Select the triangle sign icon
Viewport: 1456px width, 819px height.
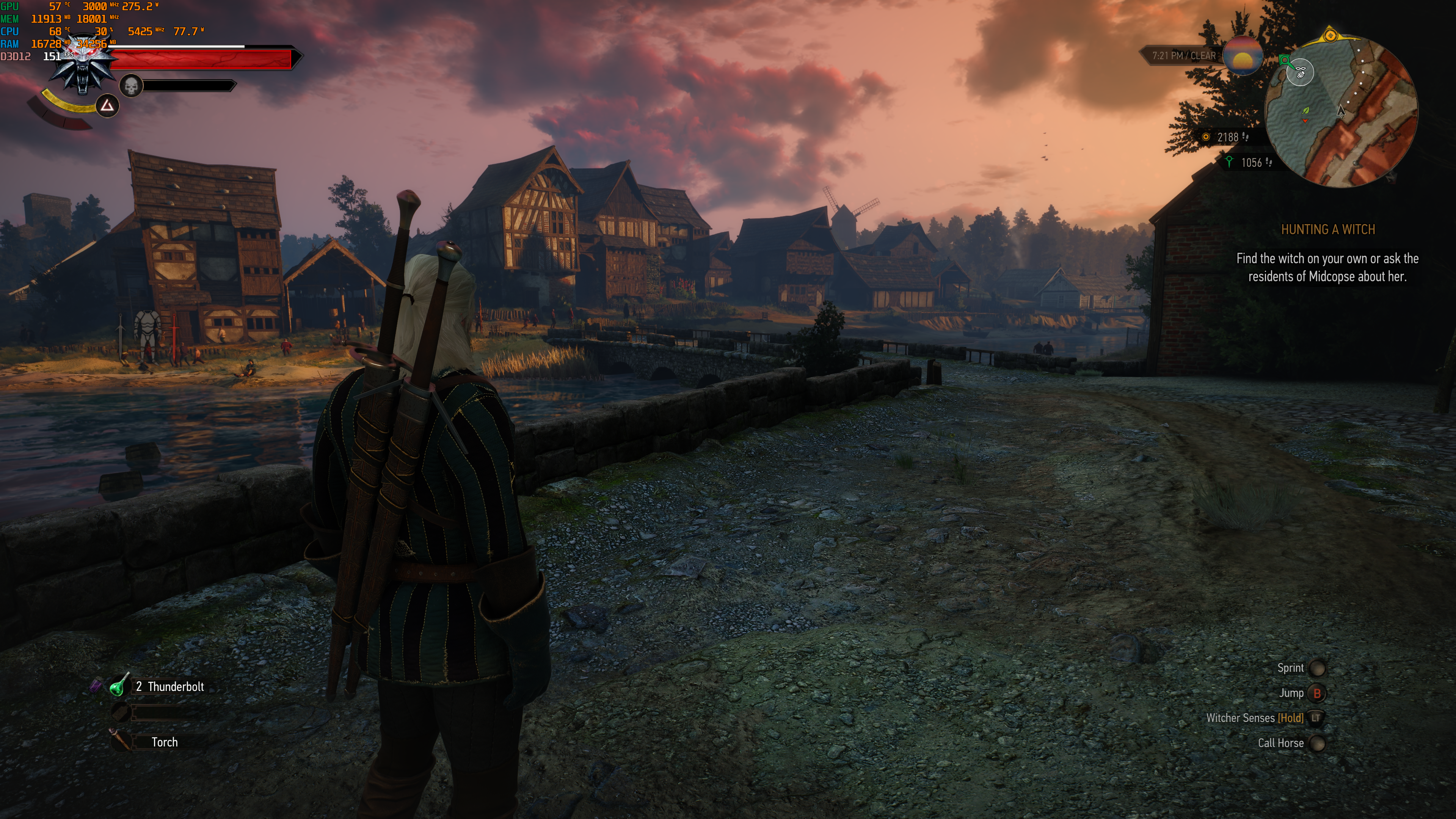(107, 106)
